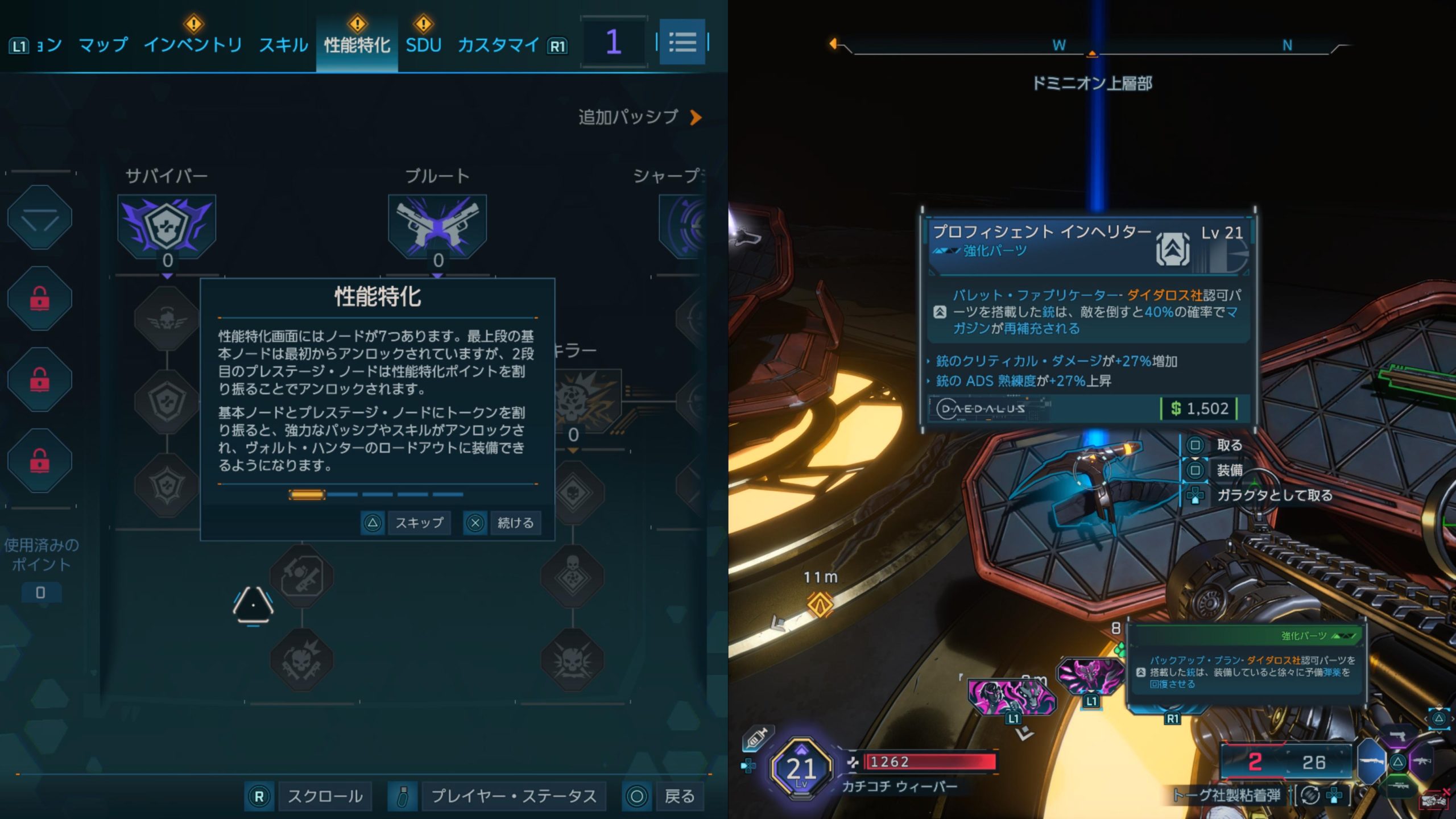Viewport: 1456px width, 819px height.
Task: Open the カスタマイズ tab
Action: pos(498,45)
